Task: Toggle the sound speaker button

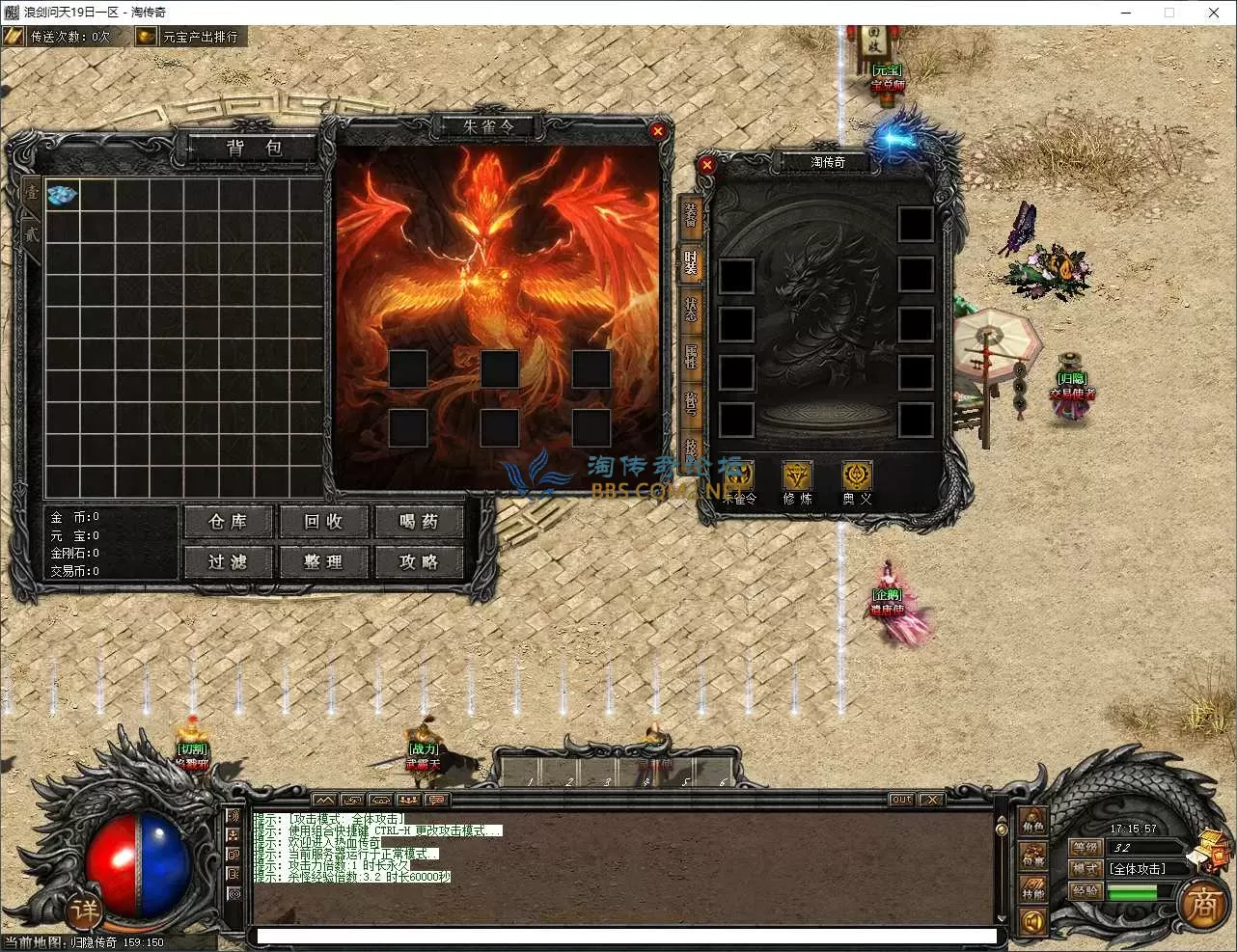Action: (x=1033, y=923)
